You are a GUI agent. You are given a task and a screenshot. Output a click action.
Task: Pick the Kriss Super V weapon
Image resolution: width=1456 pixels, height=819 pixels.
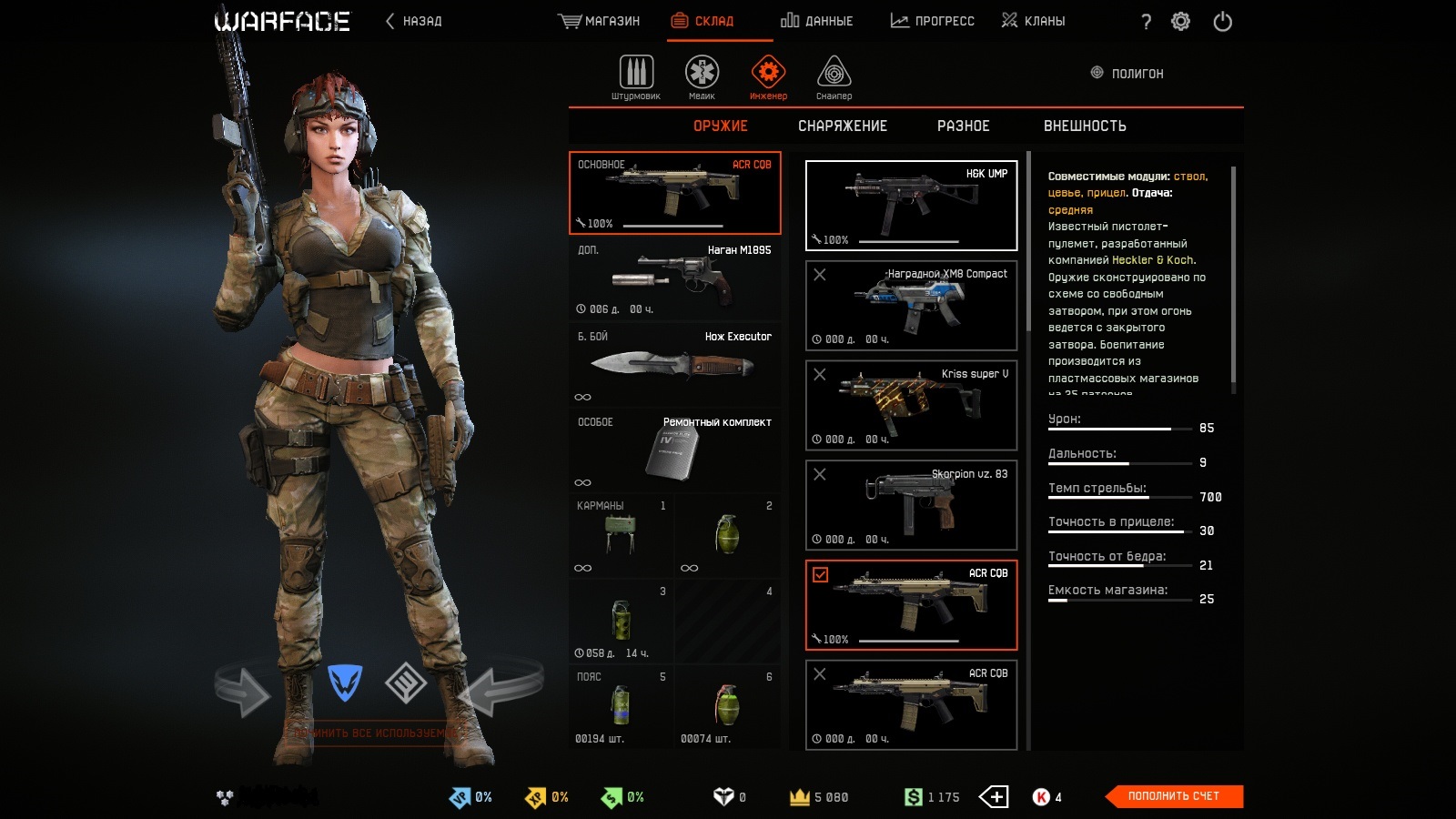click(911, 405)
